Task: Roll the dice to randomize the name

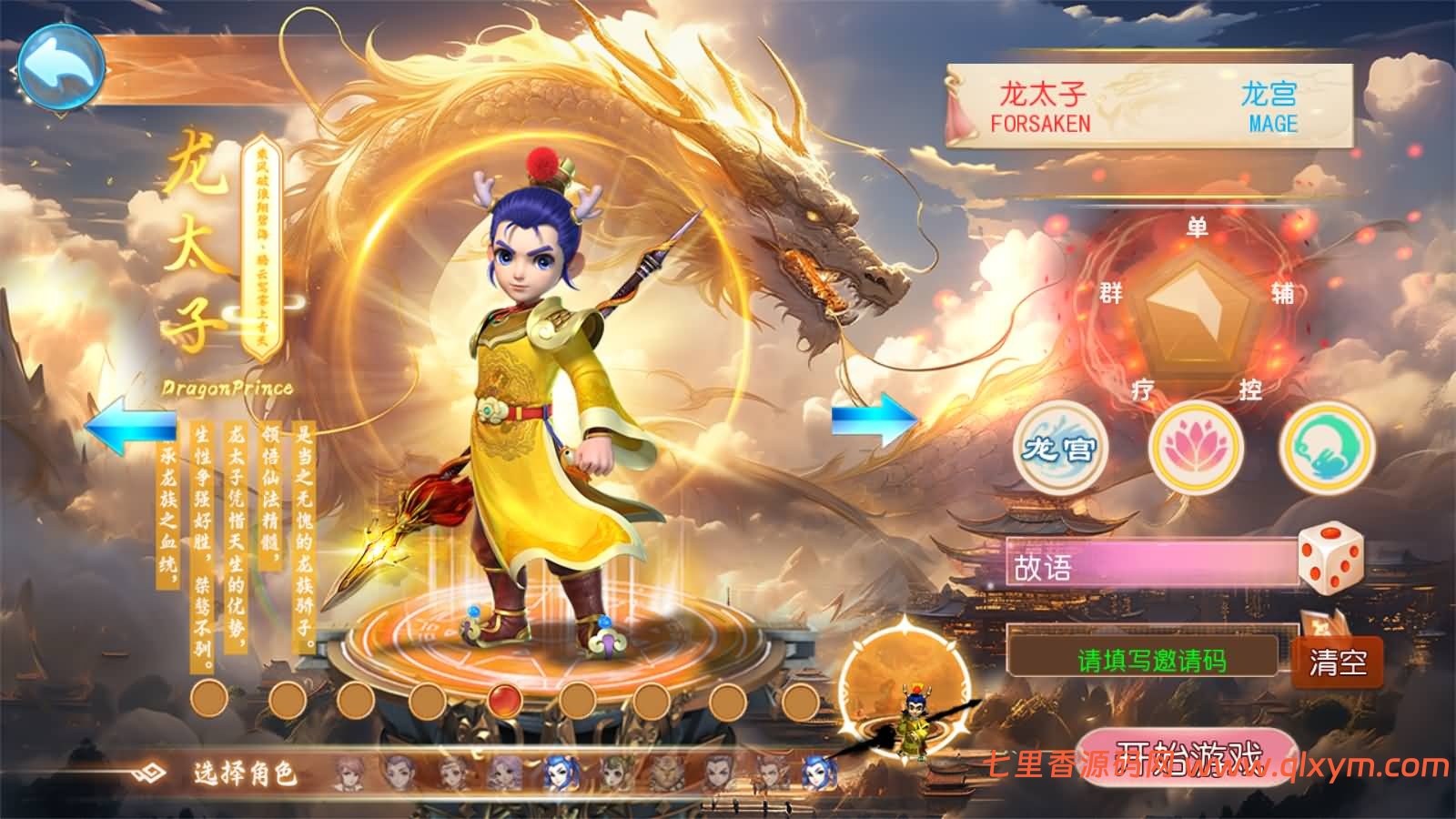Action: point(1332,560)
